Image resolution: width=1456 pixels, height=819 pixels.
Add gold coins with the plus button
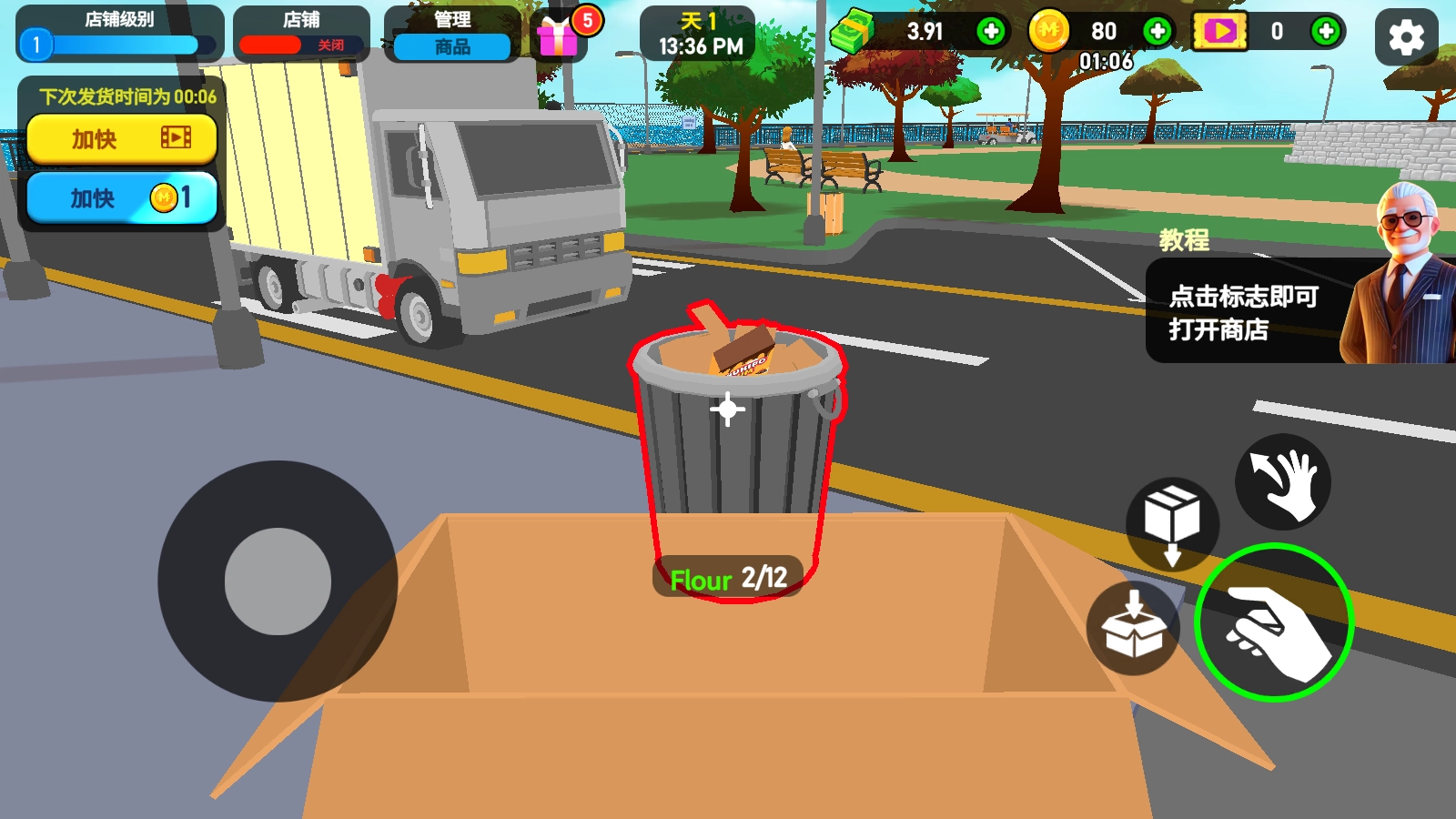(1157, 32)
